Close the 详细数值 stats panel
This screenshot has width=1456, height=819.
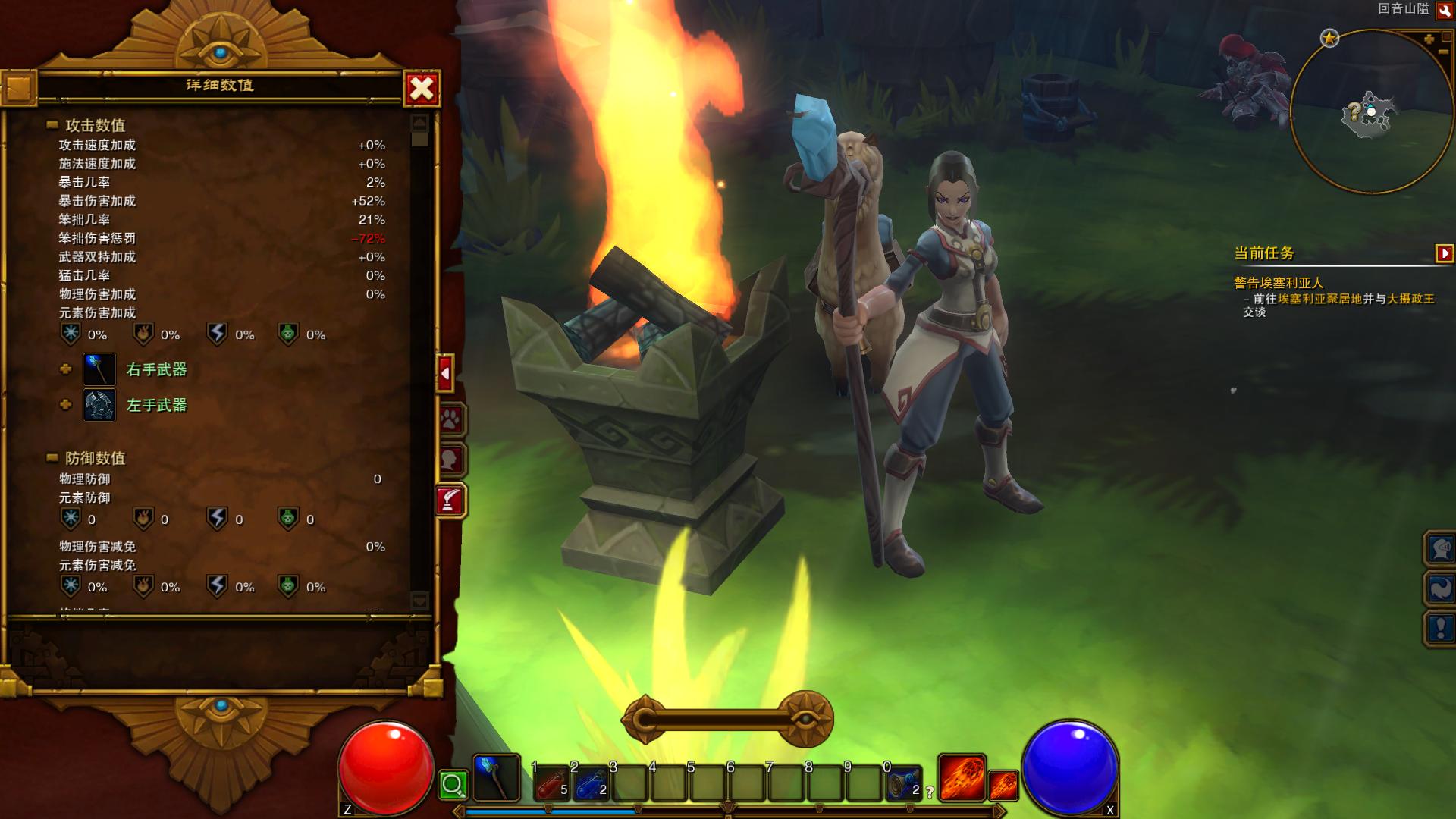(422, 89)
